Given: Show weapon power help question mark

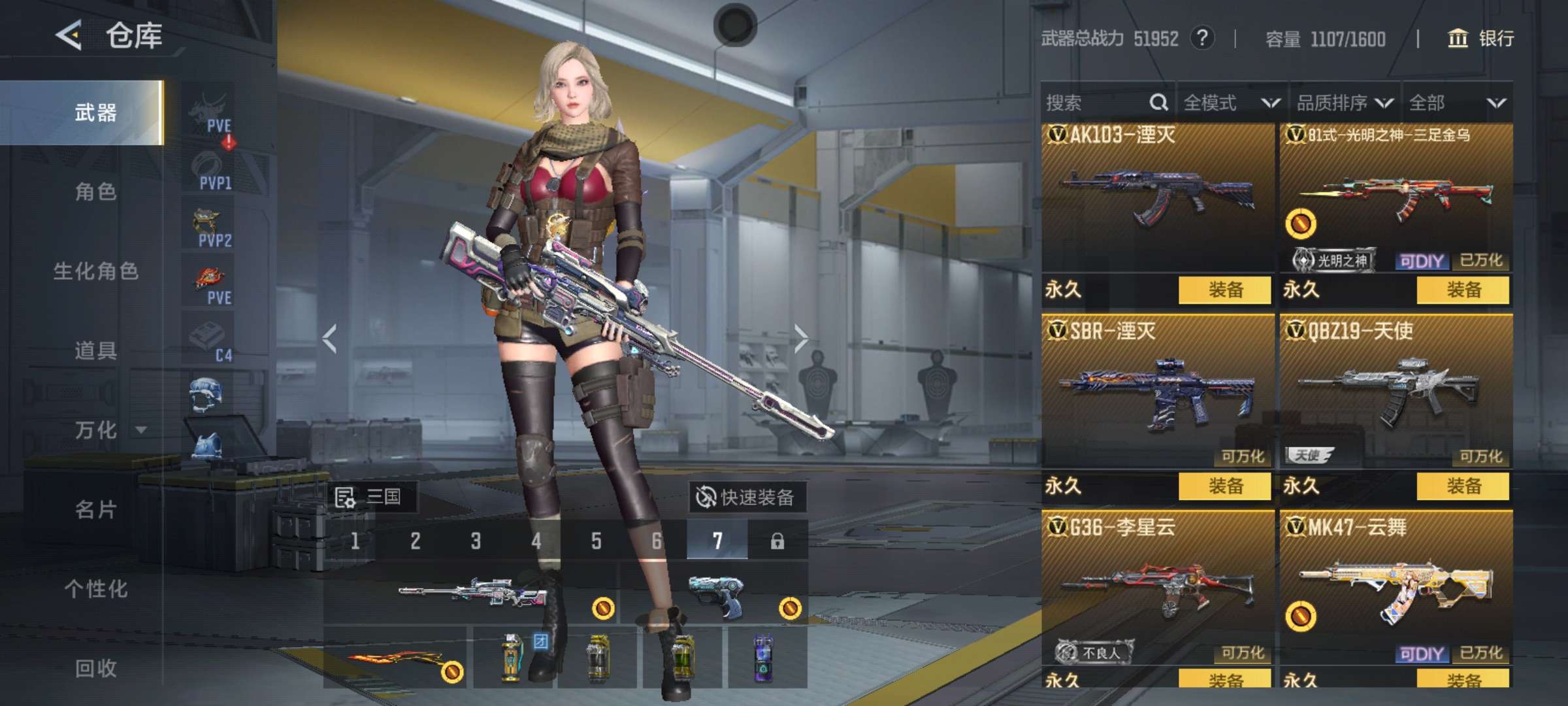Looking at the screenshot, I should pyautogui.click(x=1202, y=39).
